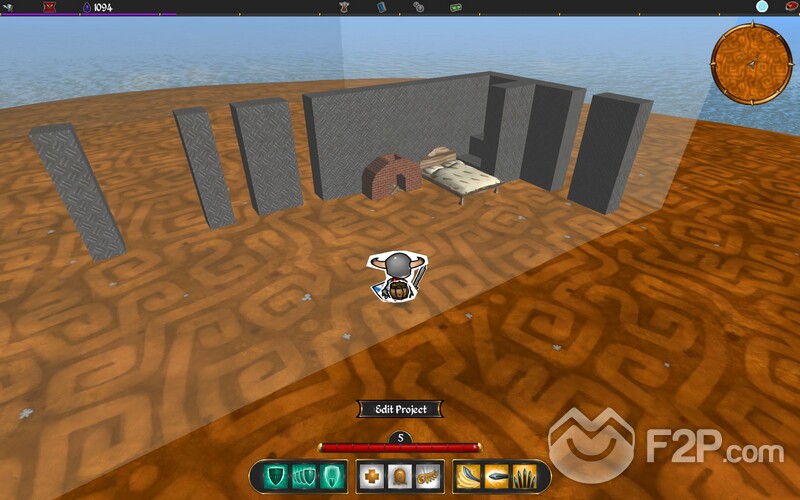The image size is (800, 500).
Task: Click the round blue icon in top-right corner
Action: coord(762,7)
